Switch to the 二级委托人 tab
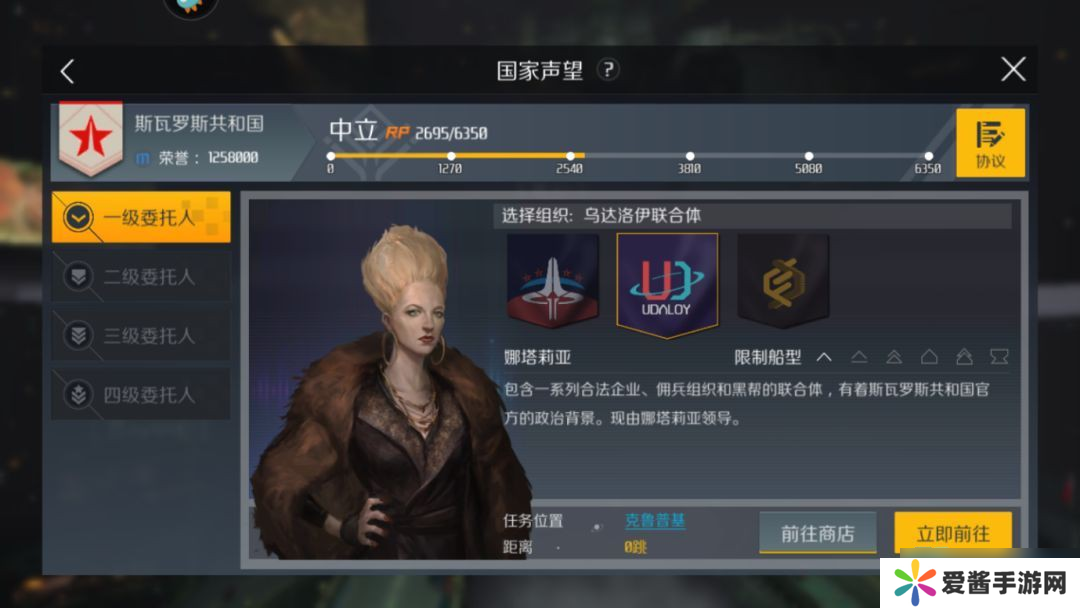The width and height of the screenshot is (1080, 608). point(141,276)
